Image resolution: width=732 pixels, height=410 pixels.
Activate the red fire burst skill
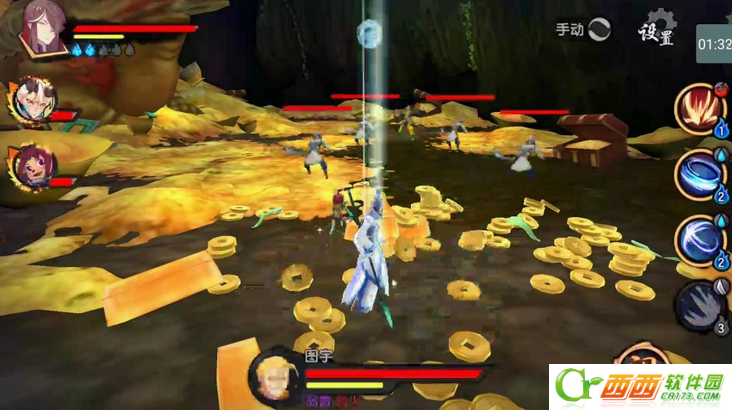click(699, 107)
